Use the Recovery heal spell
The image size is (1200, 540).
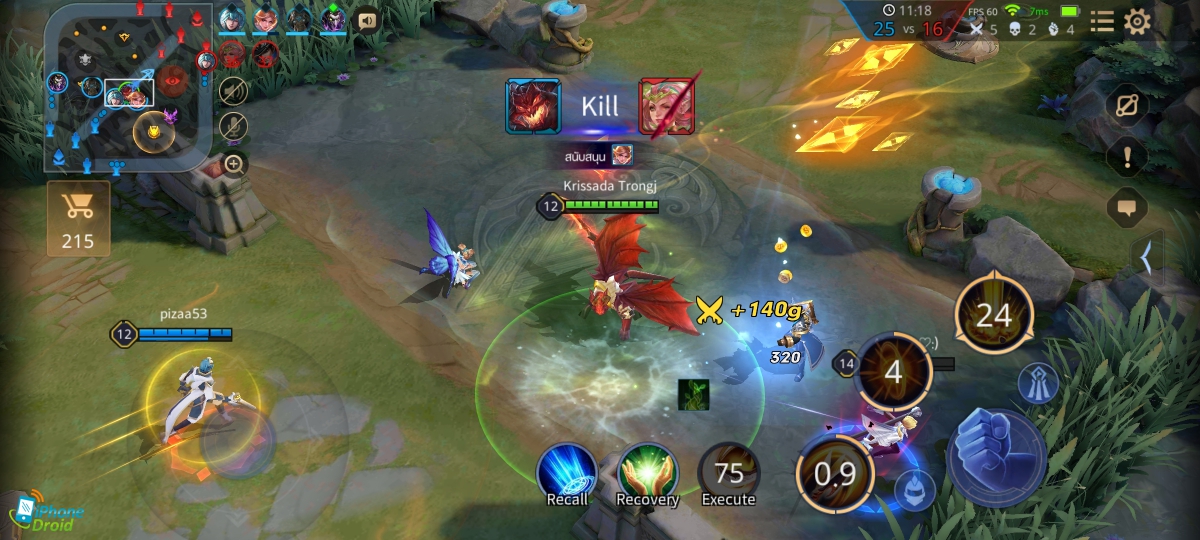[x=647, y=474]
